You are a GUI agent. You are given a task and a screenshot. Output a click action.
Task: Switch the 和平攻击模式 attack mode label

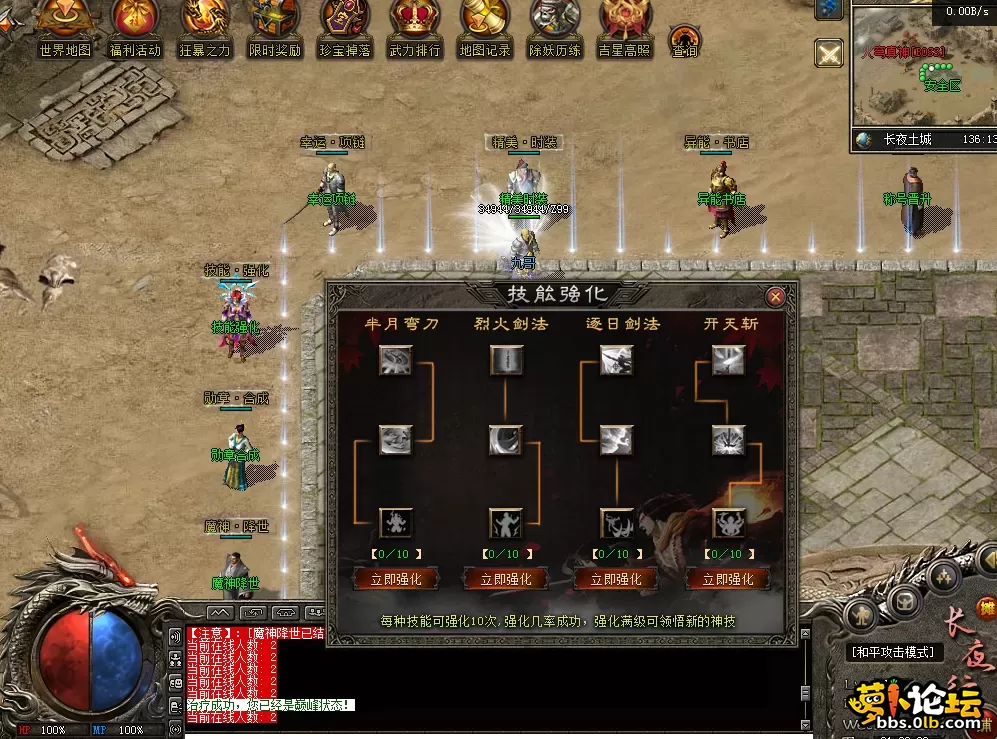point(893,652)
